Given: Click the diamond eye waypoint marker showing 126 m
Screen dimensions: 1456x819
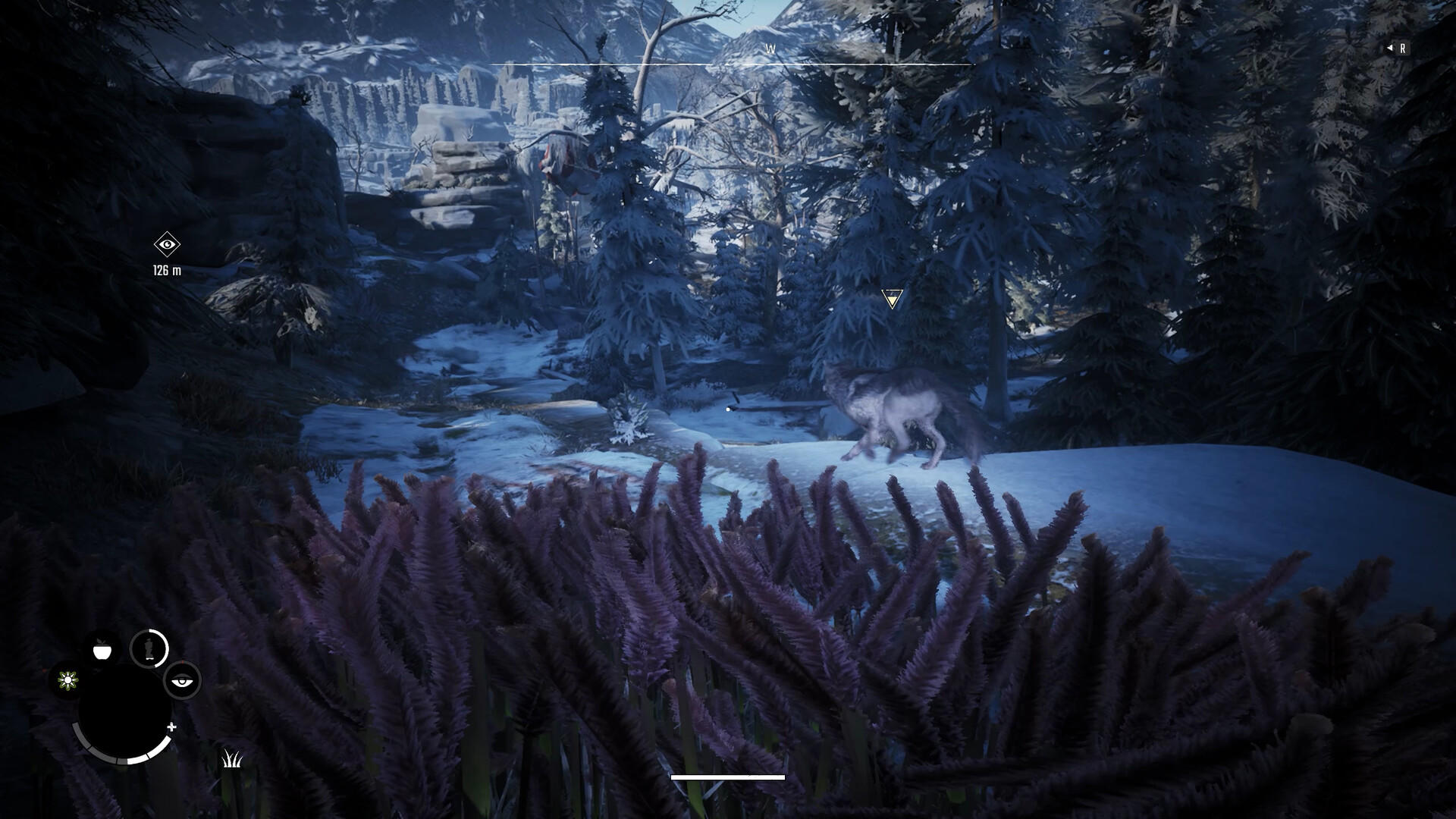Looking at the screenshot, I should [168, 245].
